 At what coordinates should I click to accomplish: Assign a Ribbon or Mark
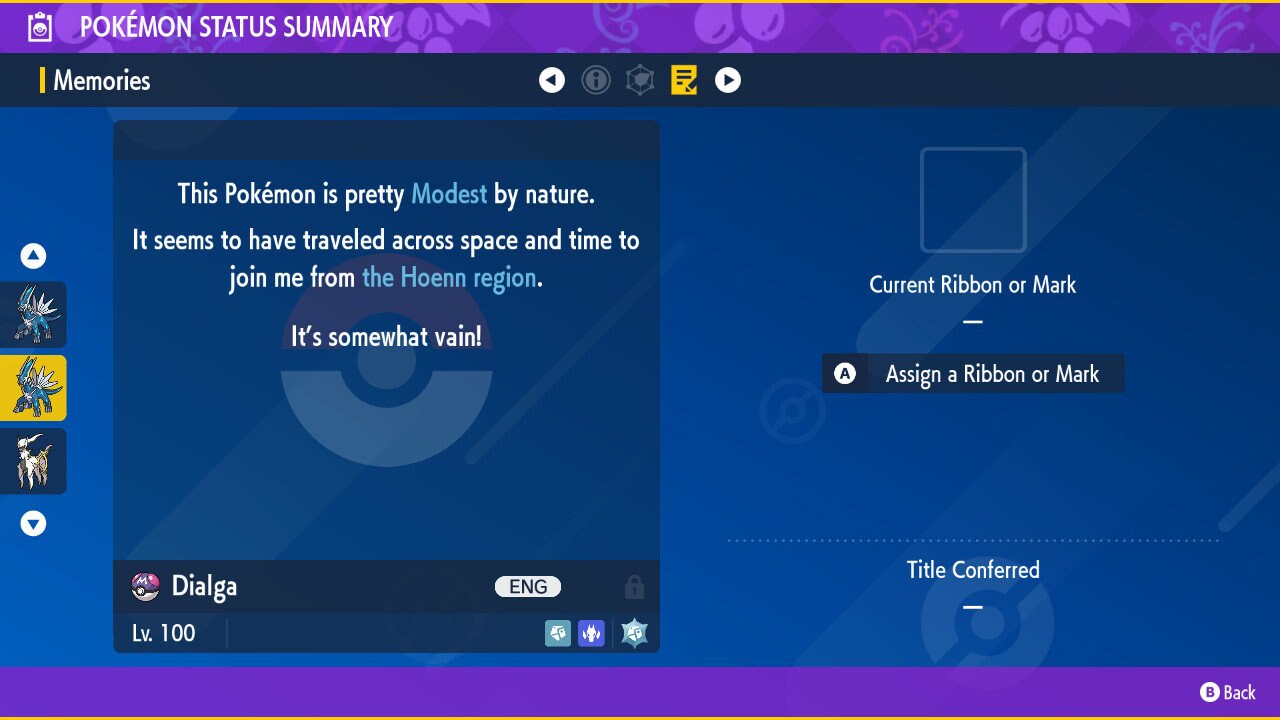[973, 374]
